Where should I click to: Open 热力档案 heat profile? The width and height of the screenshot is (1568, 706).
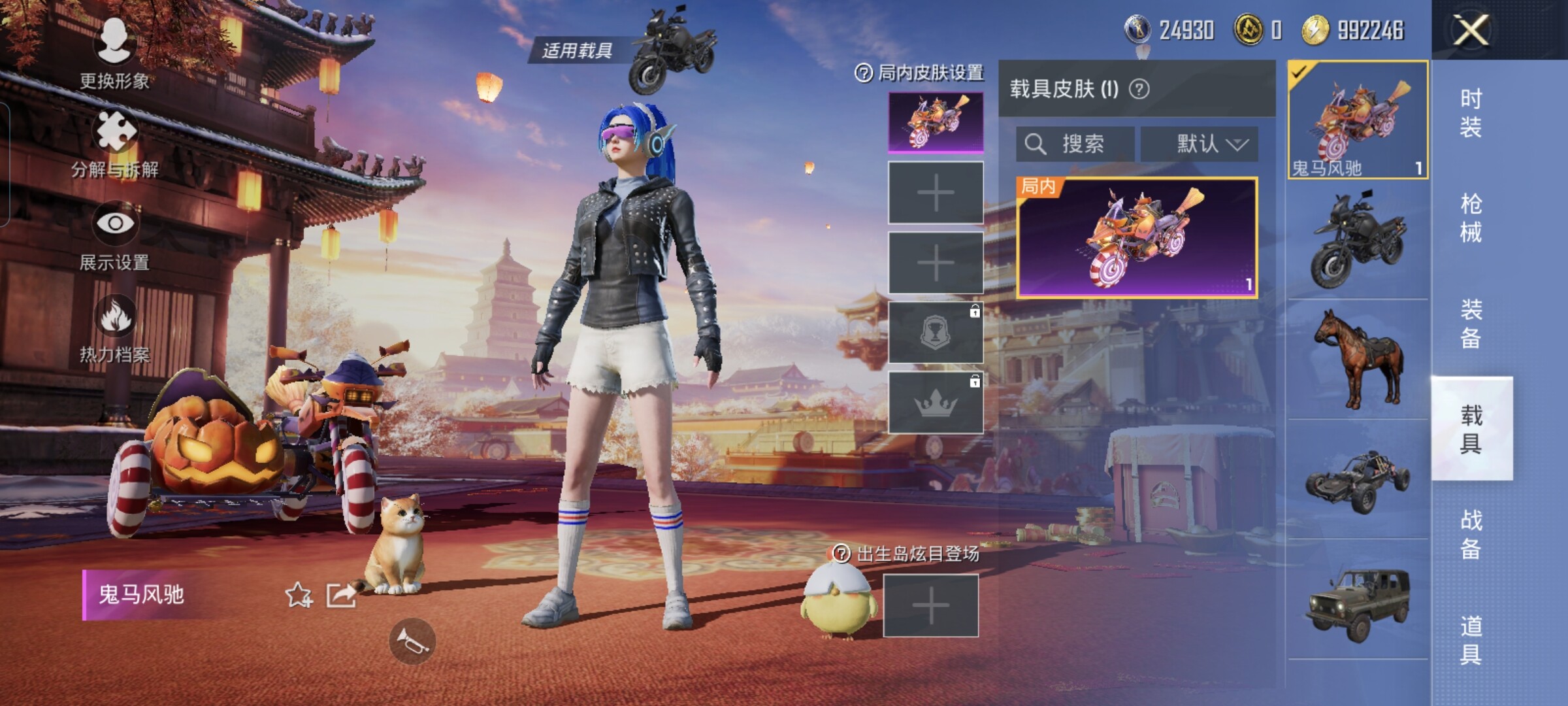coord(115,328)
